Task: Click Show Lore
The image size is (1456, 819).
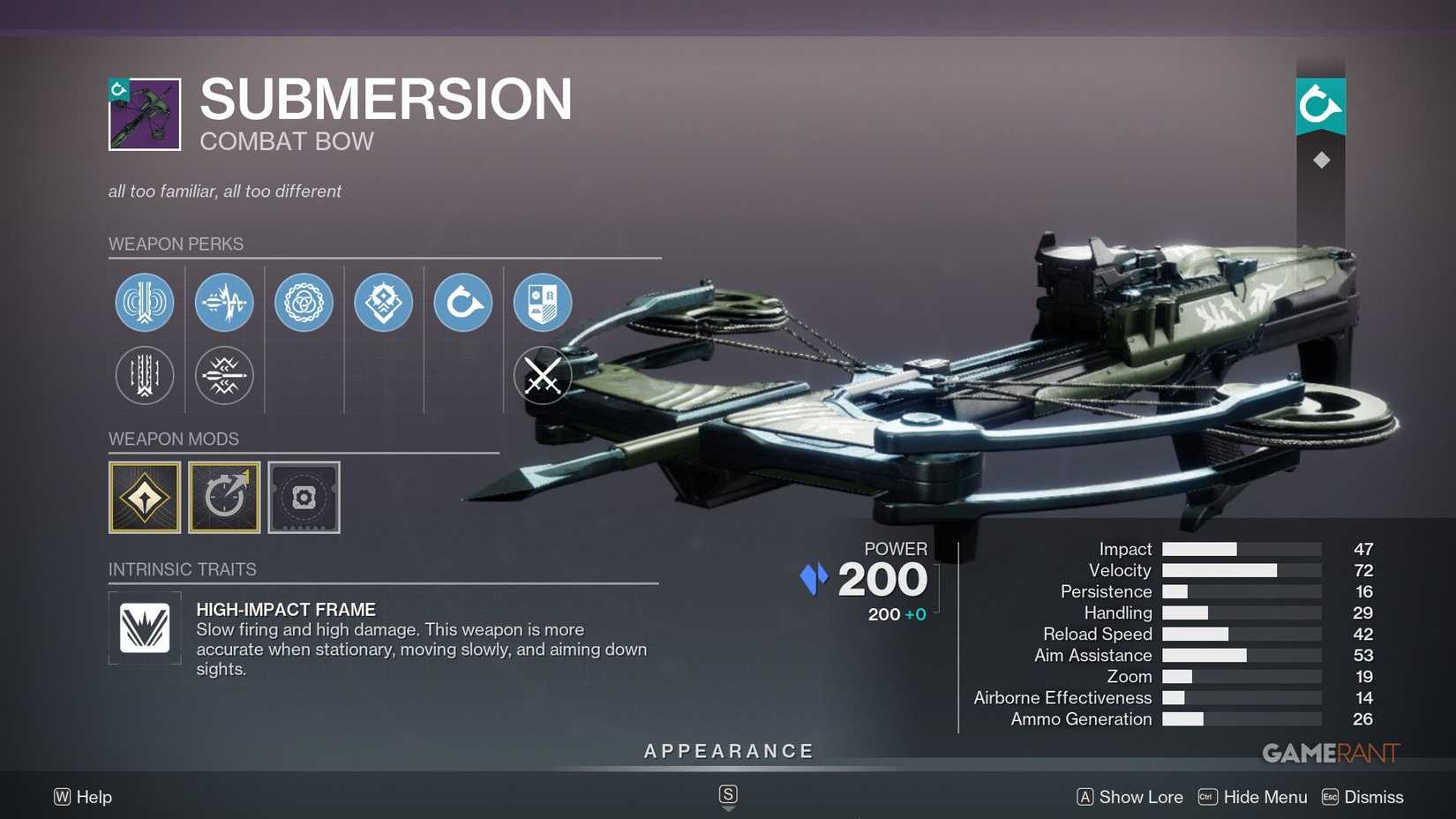Action: [1140, 796]
